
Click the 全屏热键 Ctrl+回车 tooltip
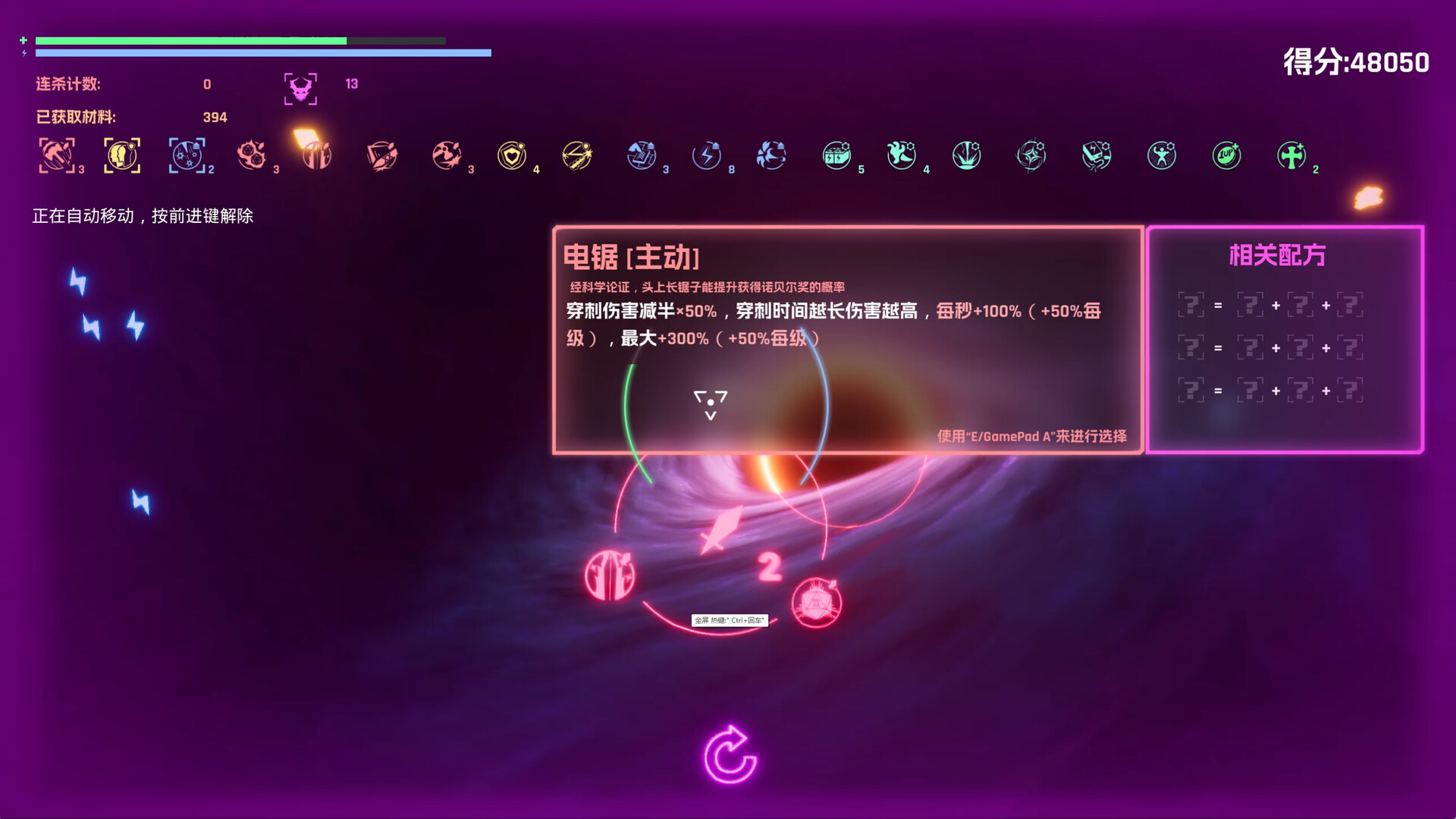pyautogui.click(x=730, y=620)
